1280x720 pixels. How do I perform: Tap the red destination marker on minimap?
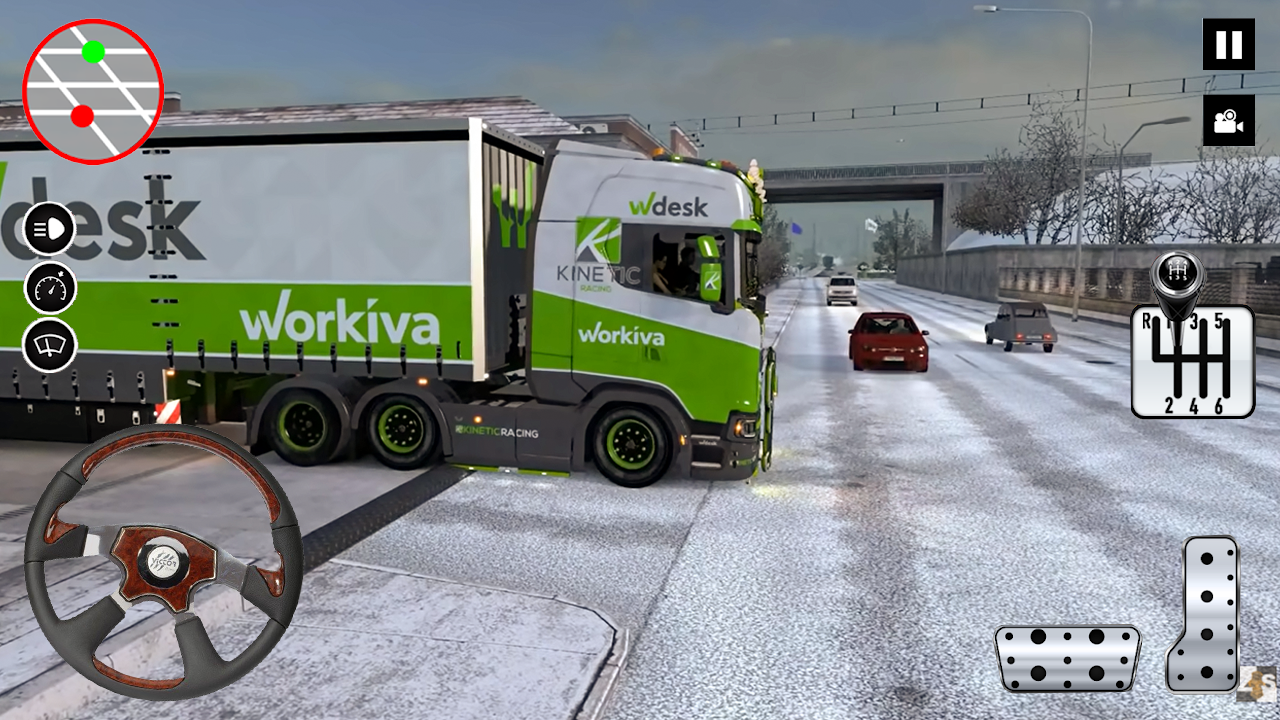(80, 116)
